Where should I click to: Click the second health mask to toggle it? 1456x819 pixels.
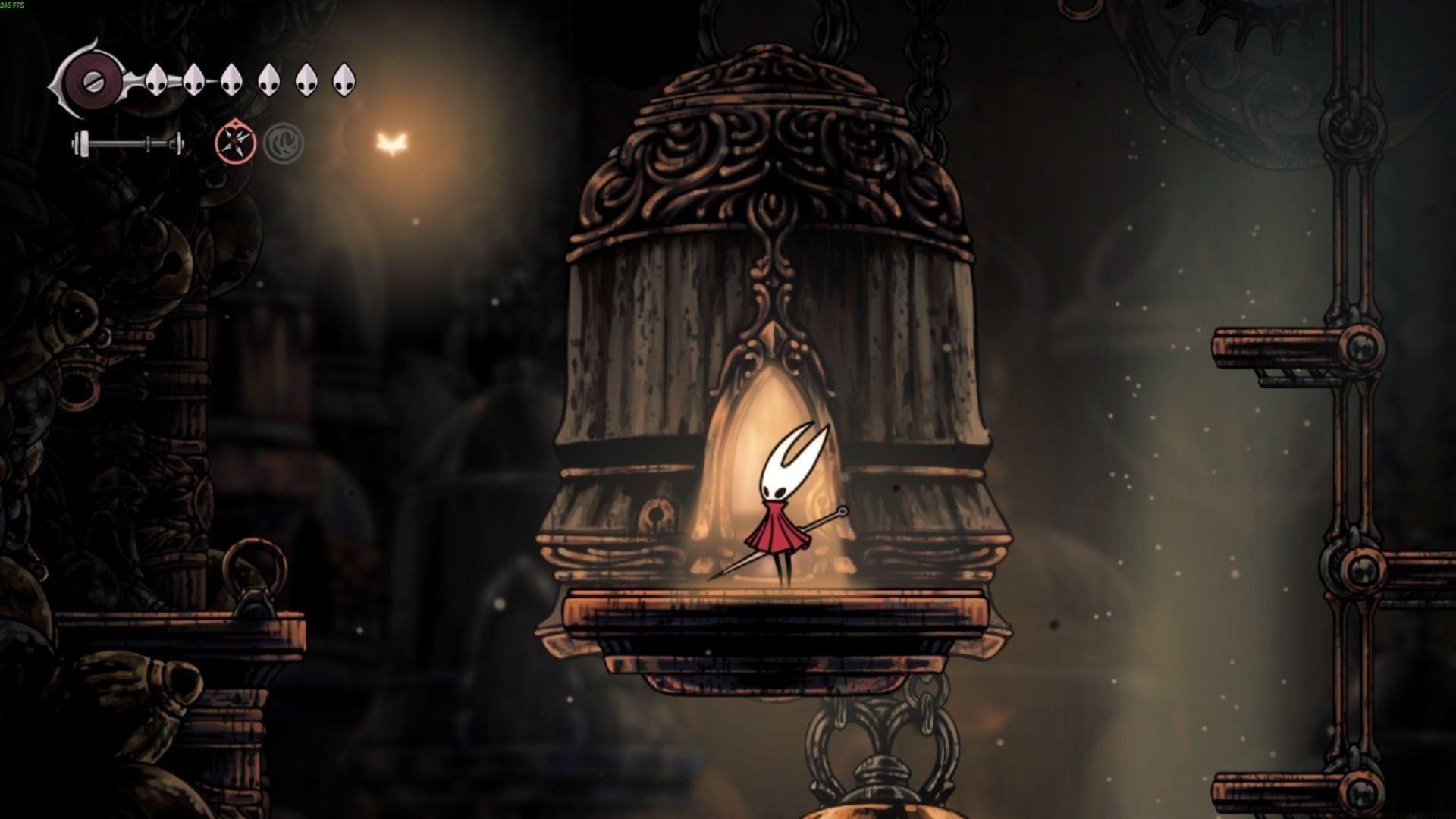[x=193, y=80]
